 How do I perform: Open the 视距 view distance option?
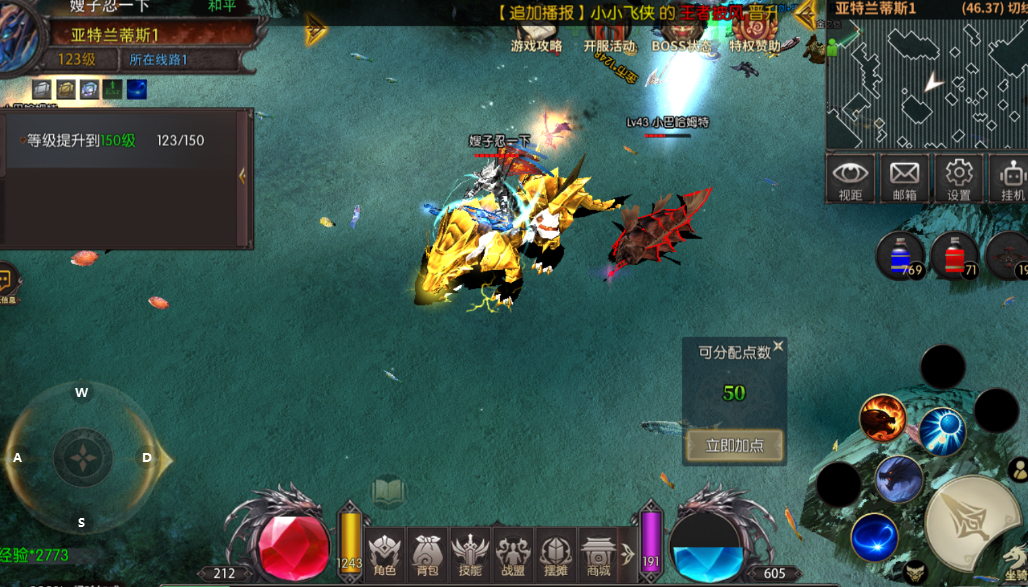tap(850, 178)
